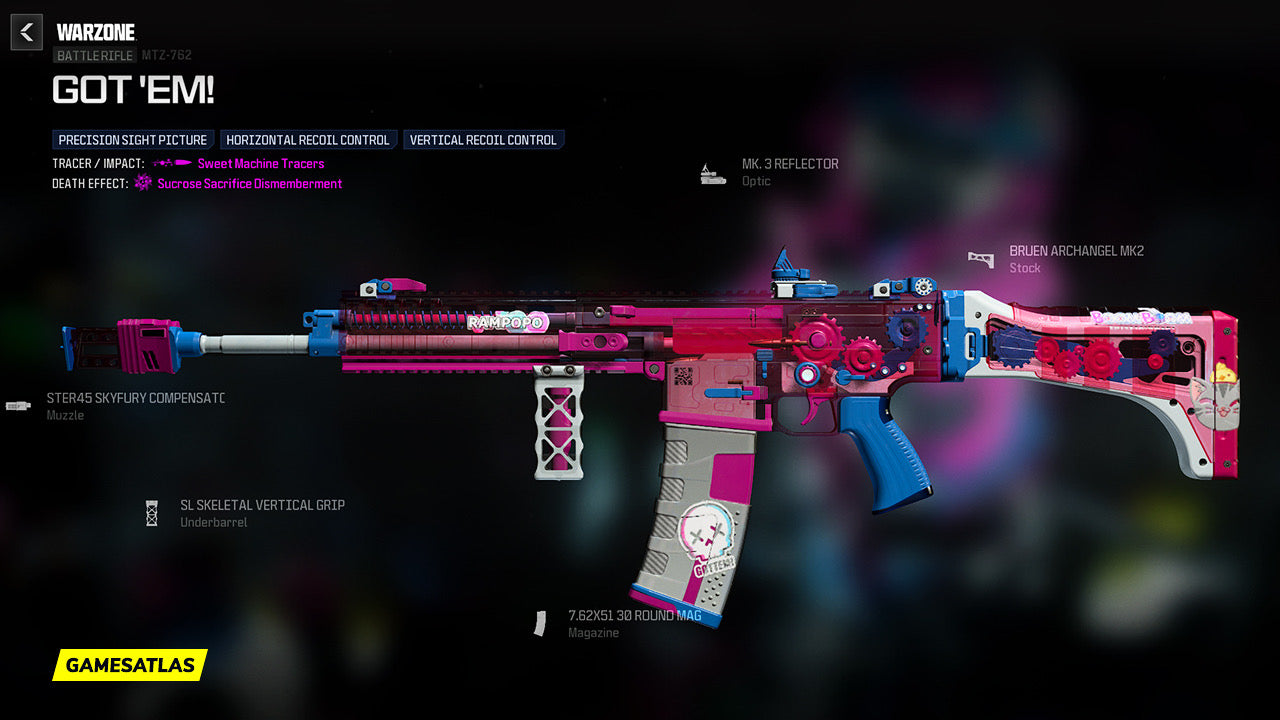Open the STER45 Skyfury Compensator muzzle slot
Viewport: 1280px width, 720px height.
(134, 399)
